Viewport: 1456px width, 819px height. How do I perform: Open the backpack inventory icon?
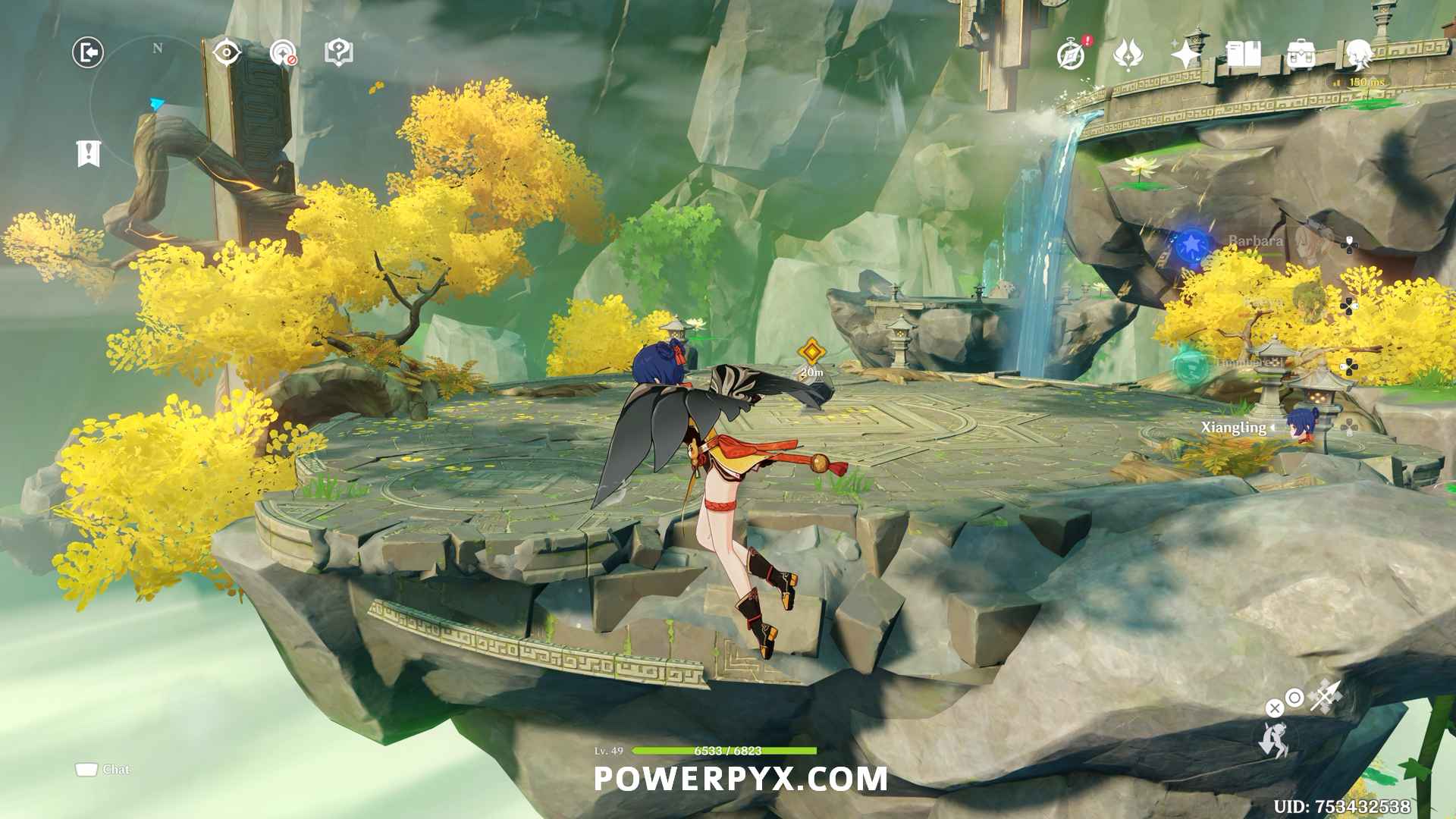coord(1301,55)
